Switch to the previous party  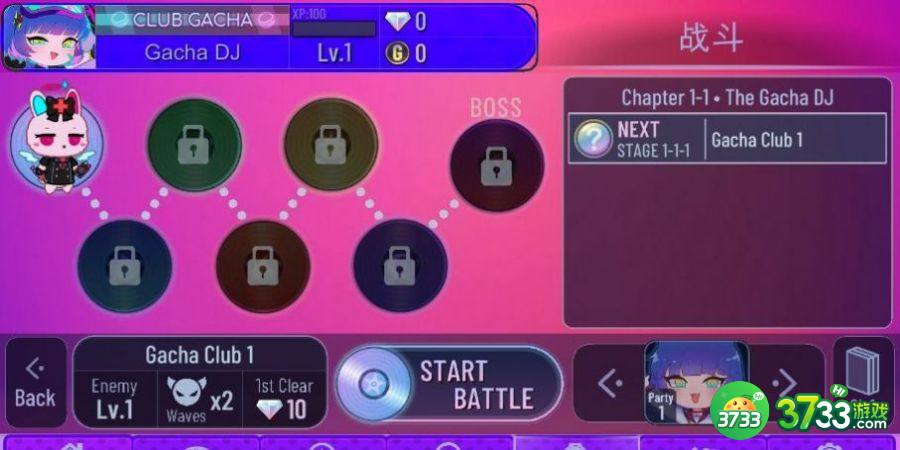(609, 382)
